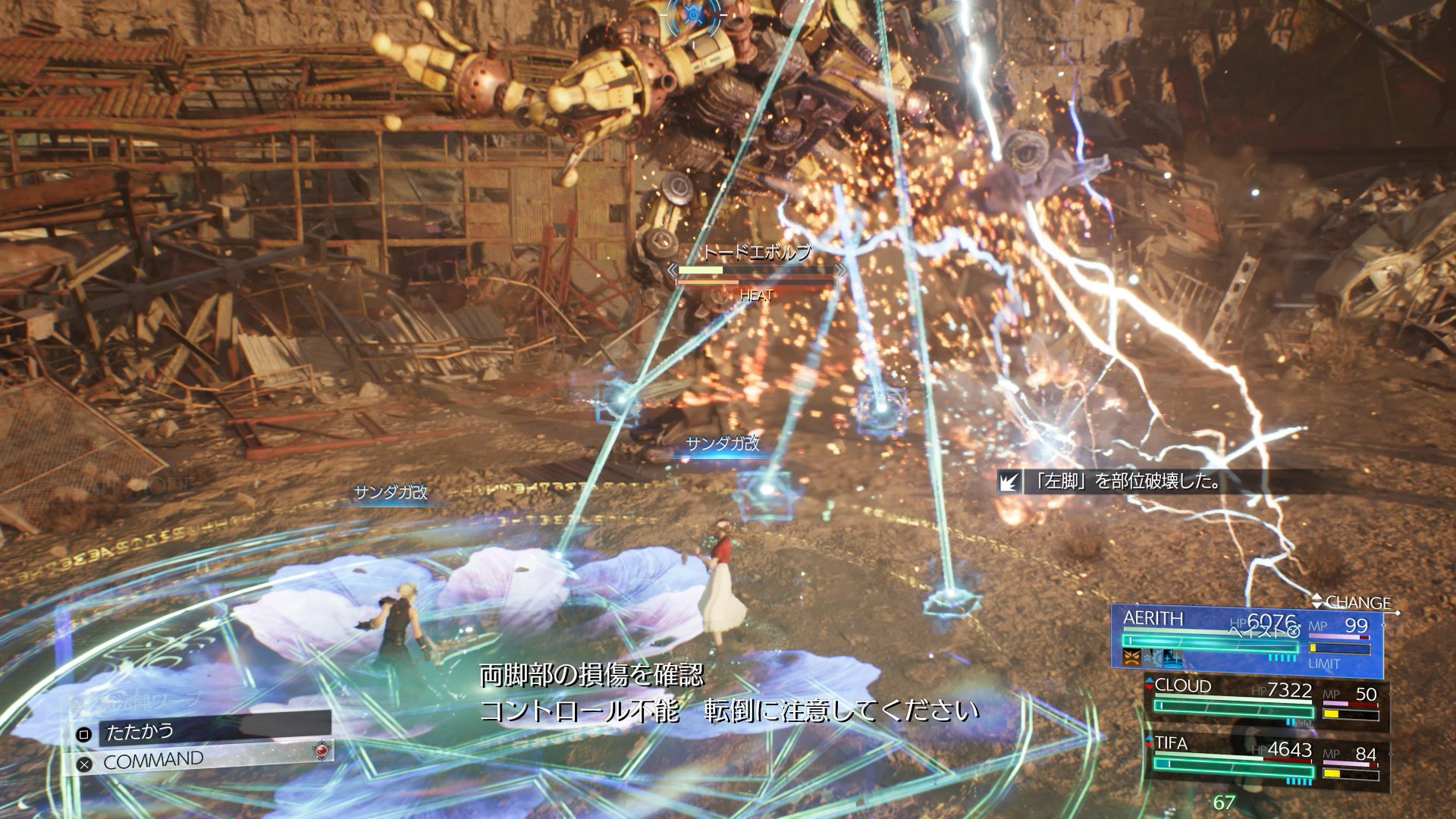Select CLOUD in the party list
Screen dimensions: 1456x819
(1182, 686)
